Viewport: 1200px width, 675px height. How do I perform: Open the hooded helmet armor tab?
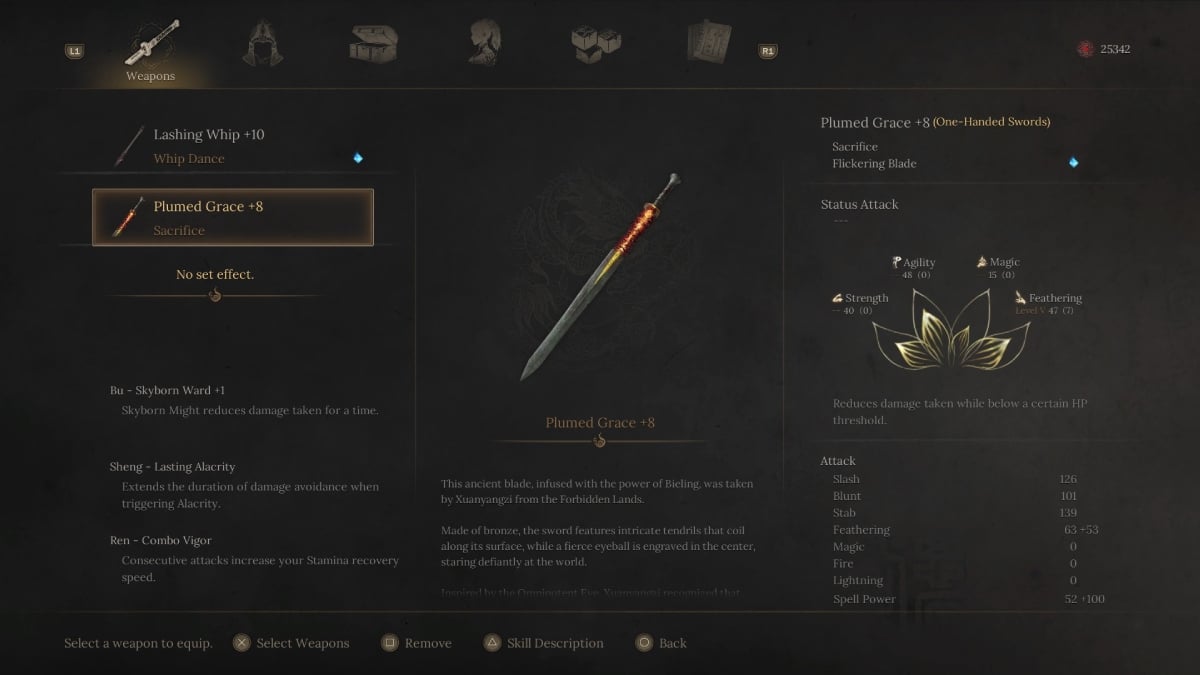pos(263,43)
